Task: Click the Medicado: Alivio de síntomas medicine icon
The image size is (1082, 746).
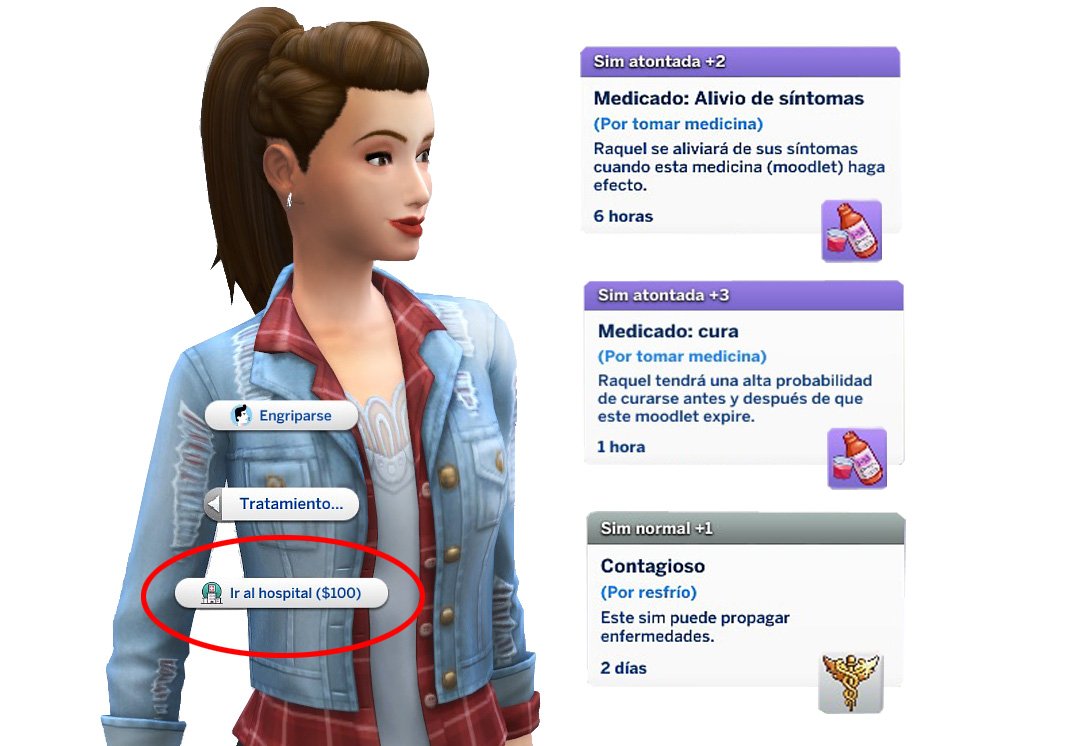Action: [x=851, y=231]
